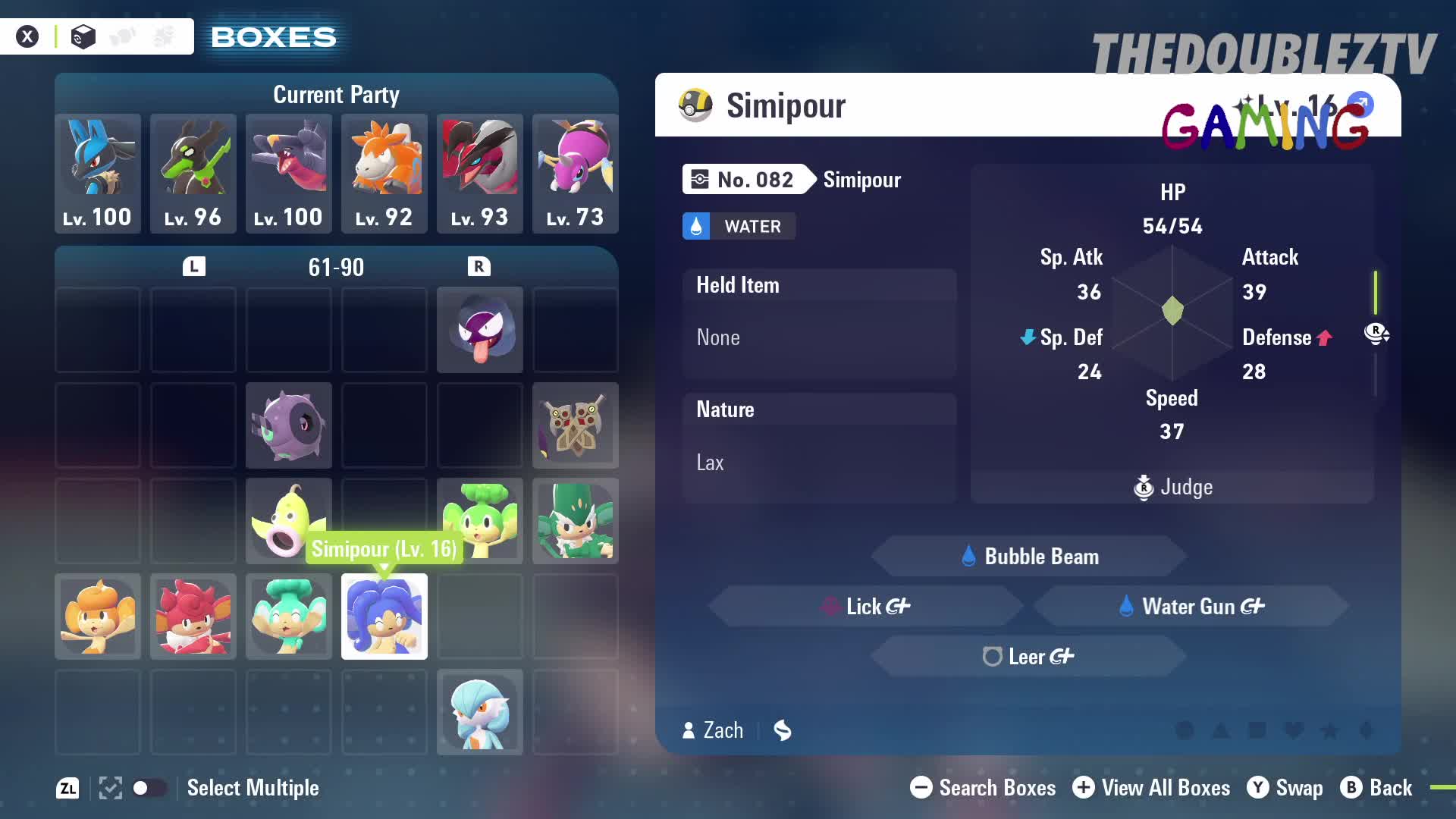Click the Search Boxes button
1456x819 pixels.
[982, 788]
